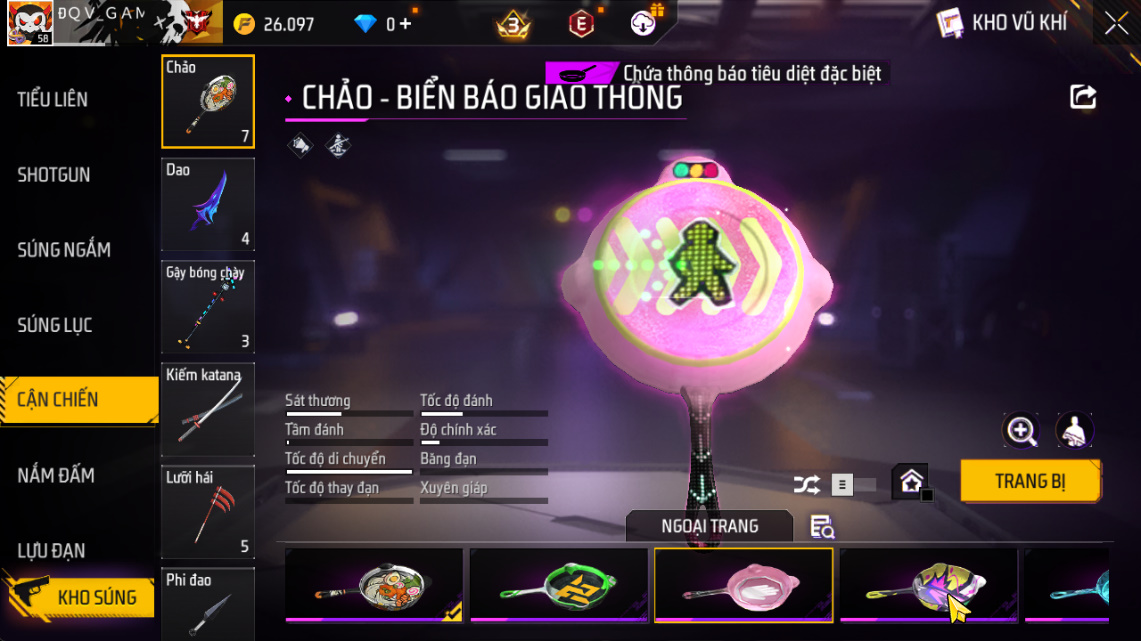Click the share icon
Image resolution: width=1141 pixels, height=641 pixels.
tap(1083, 97)
